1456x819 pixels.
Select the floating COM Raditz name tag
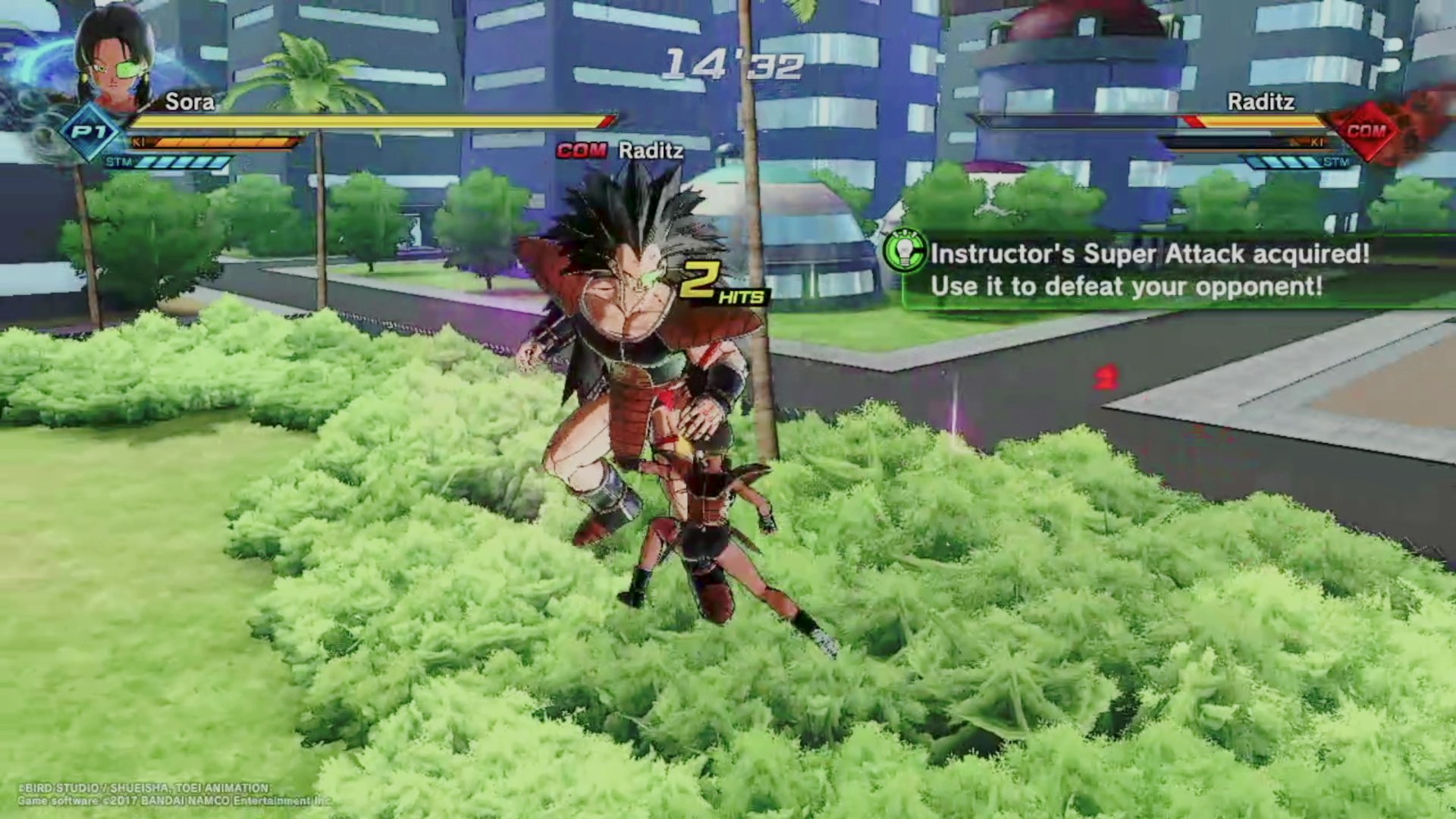point(620,150)
